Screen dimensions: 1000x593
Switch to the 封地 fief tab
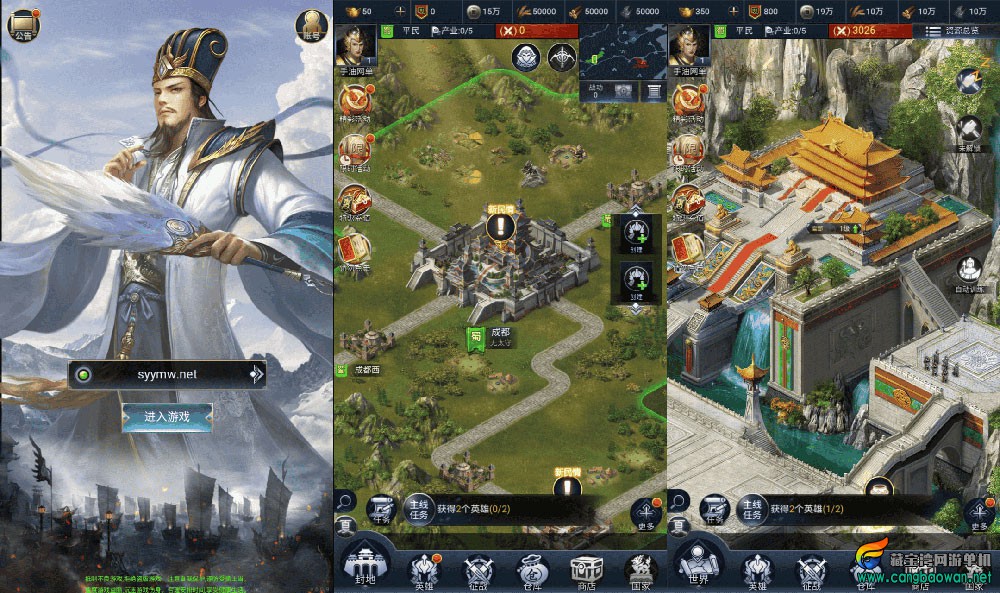(363, 564)
